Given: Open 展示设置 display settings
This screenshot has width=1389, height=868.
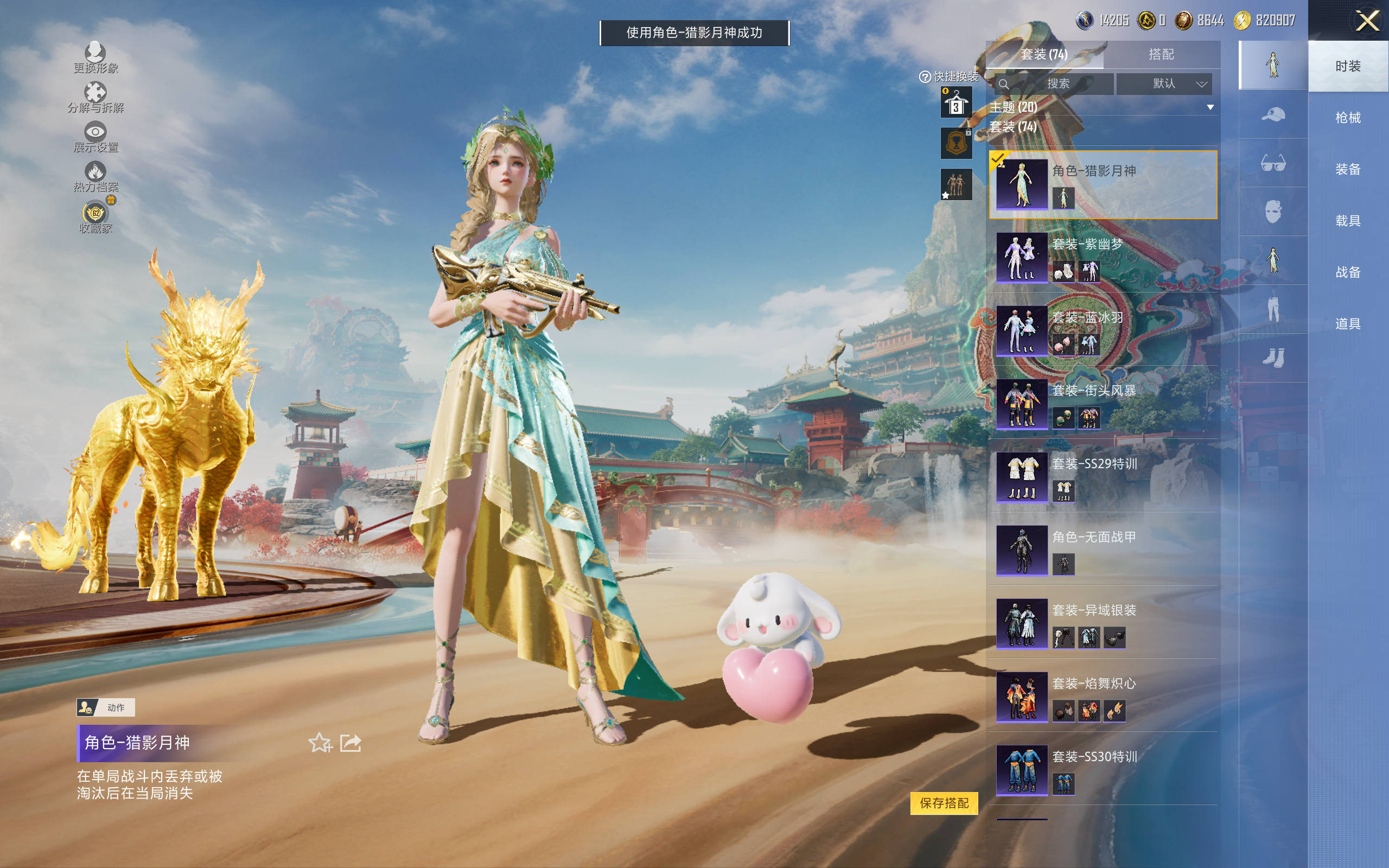Looking at the screenshot, I should pyautogui.click(x=95, y=137).
